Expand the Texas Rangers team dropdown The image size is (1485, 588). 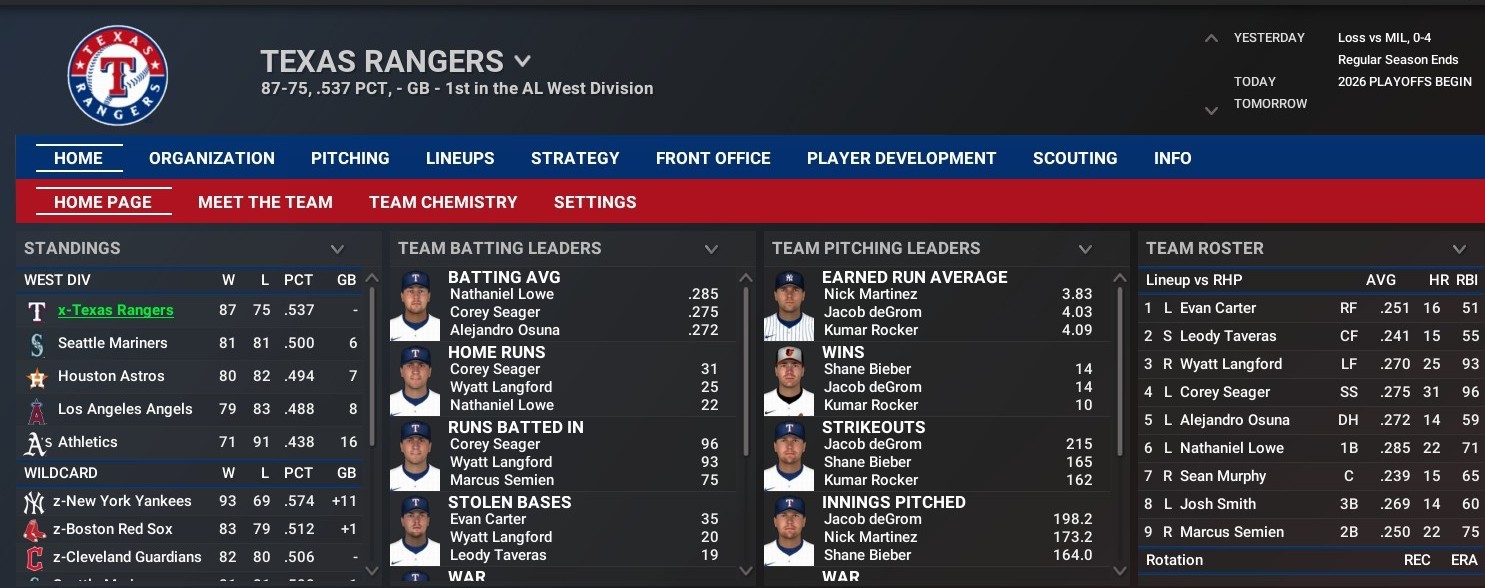click(522, 62)
